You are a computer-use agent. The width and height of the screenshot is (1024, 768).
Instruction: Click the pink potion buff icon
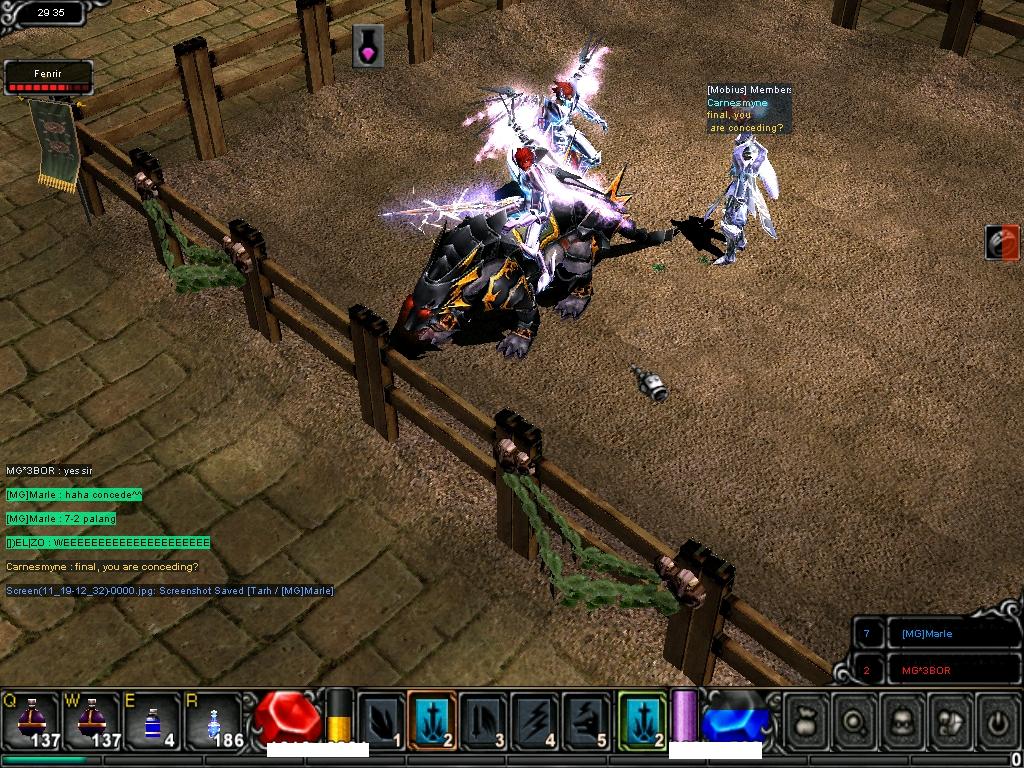[x=368, y=46]
